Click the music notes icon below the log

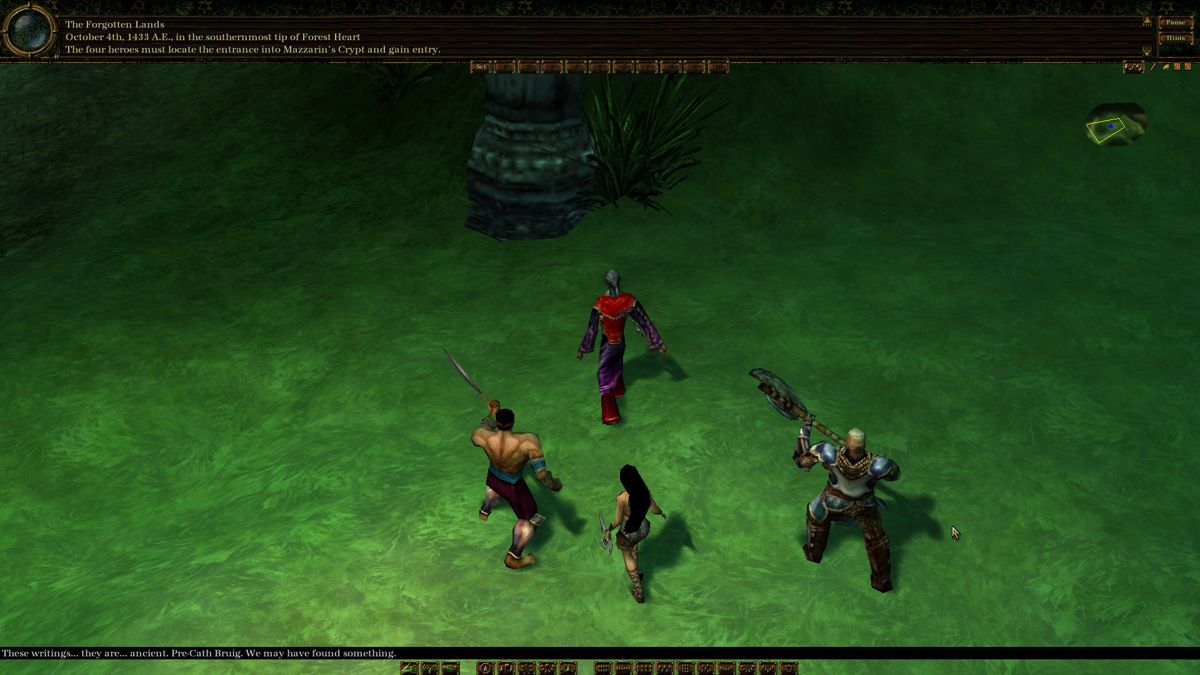[1133, 67]
